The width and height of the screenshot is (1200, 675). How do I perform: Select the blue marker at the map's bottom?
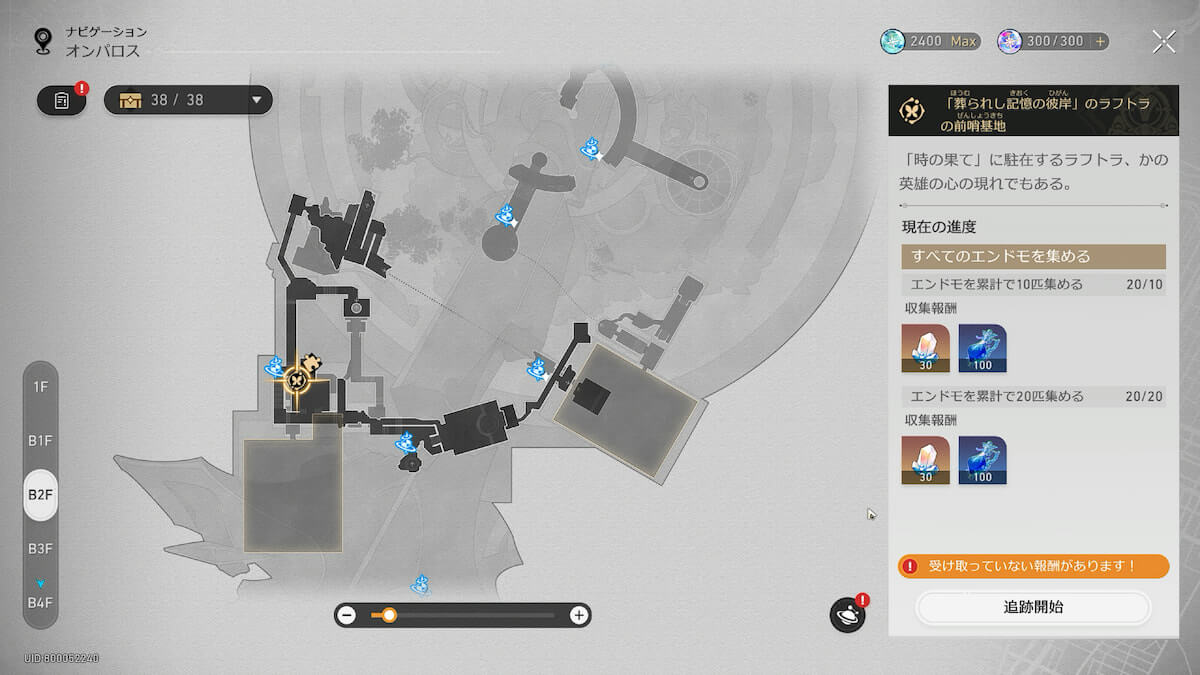point(421,583)
